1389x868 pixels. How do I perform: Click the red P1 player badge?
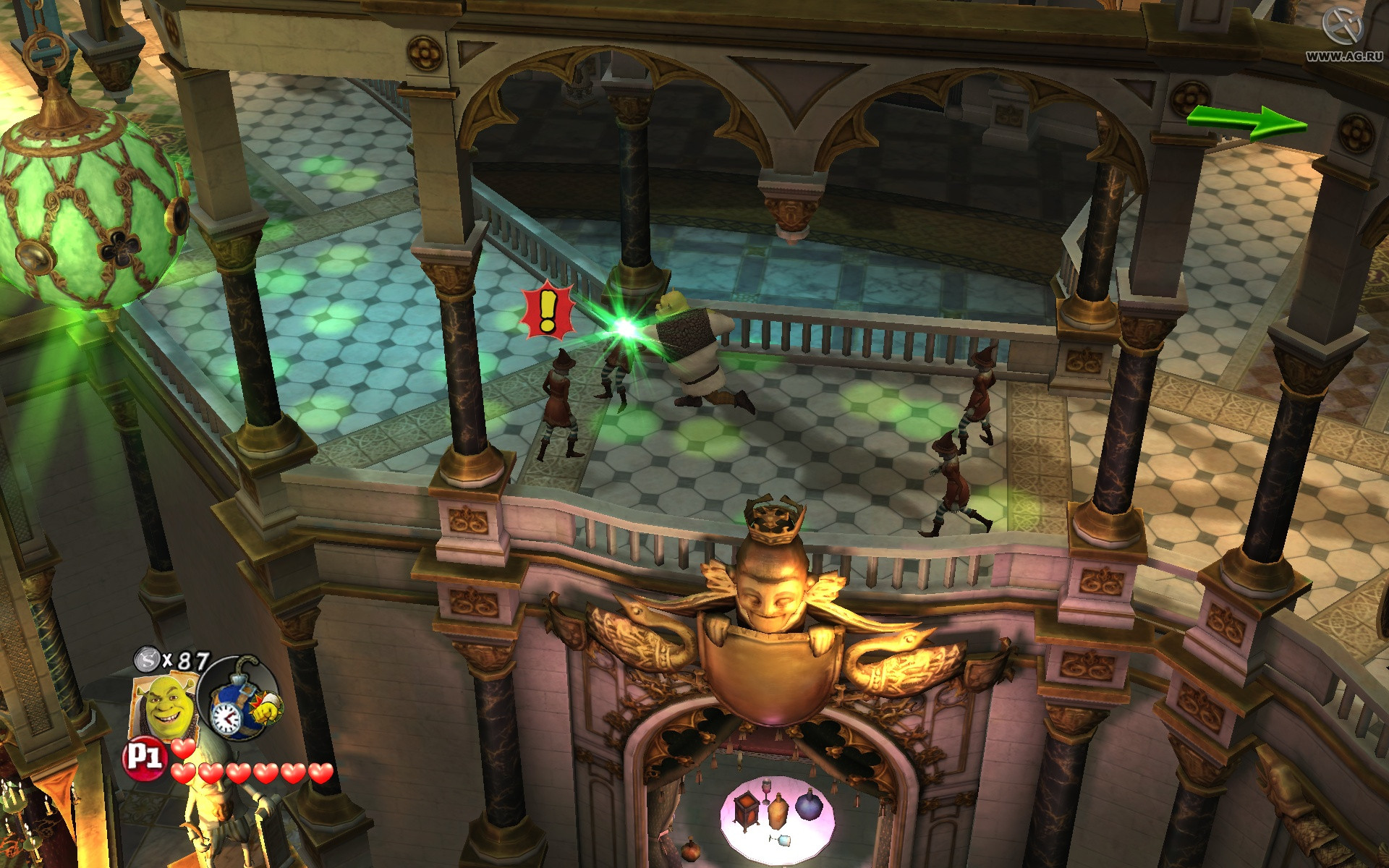pos(144,758)
